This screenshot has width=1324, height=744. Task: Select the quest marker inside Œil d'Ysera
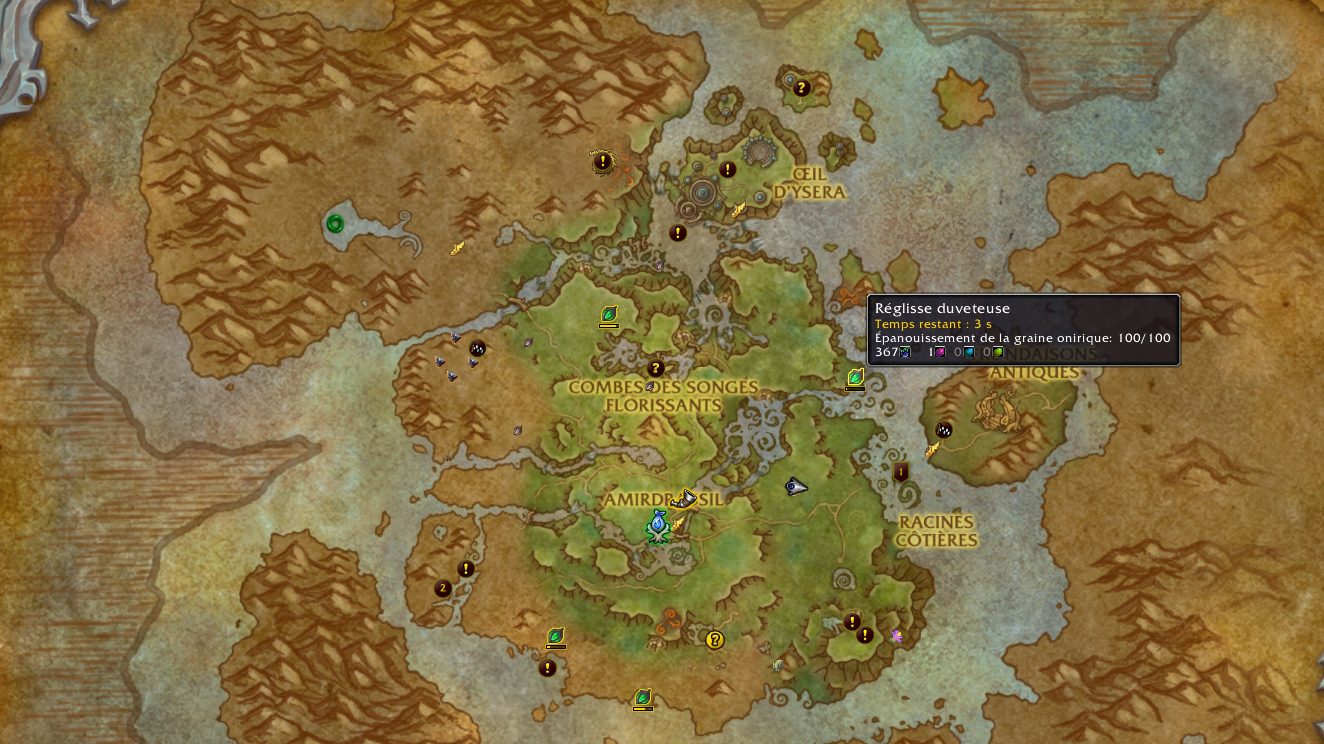[x=727, y=170]
